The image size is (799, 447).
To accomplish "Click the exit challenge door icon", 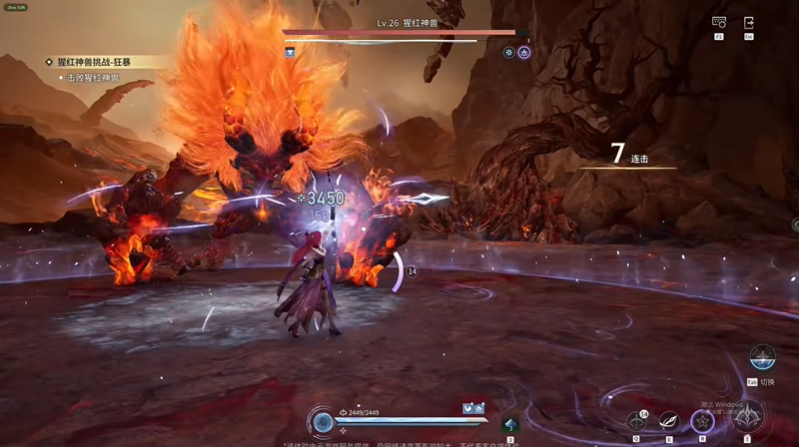I will pos(748,23).
